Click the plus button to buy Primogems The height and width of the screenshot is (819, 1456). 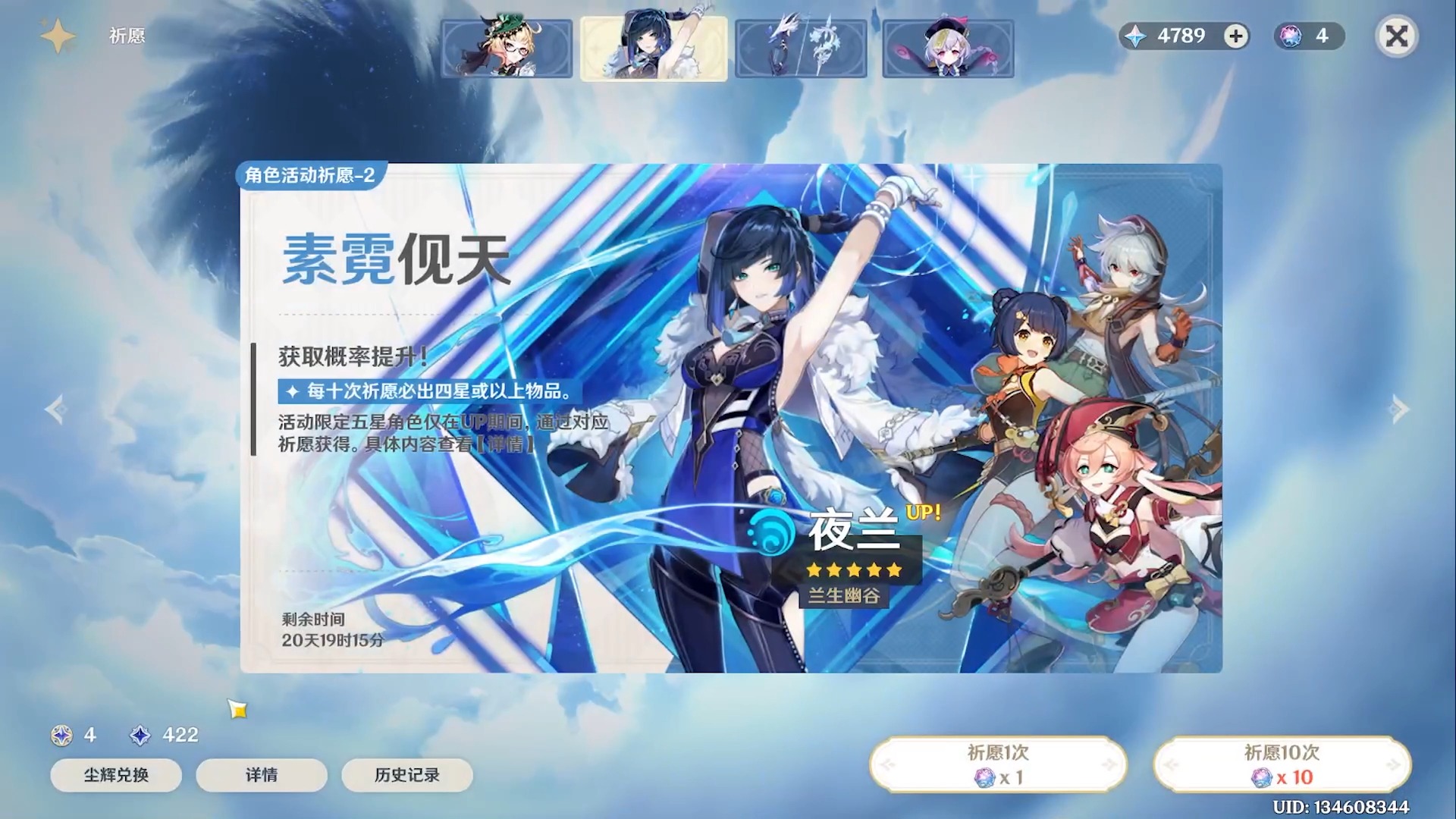(1235, 36)
